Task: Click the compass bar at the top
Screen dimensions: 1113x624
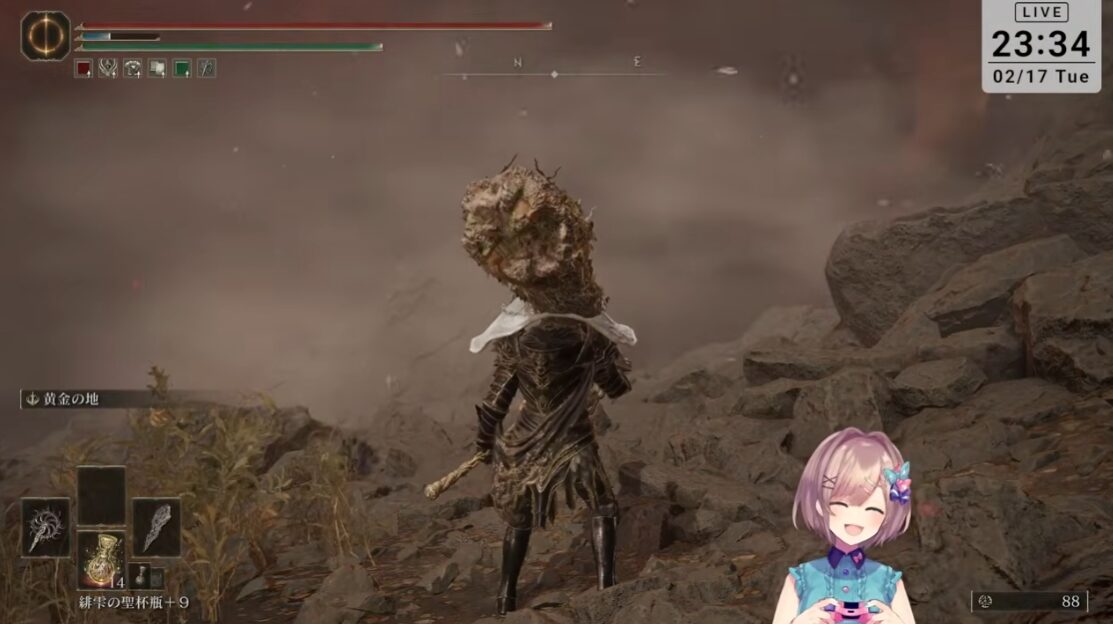Action: (x=556, y=68)
